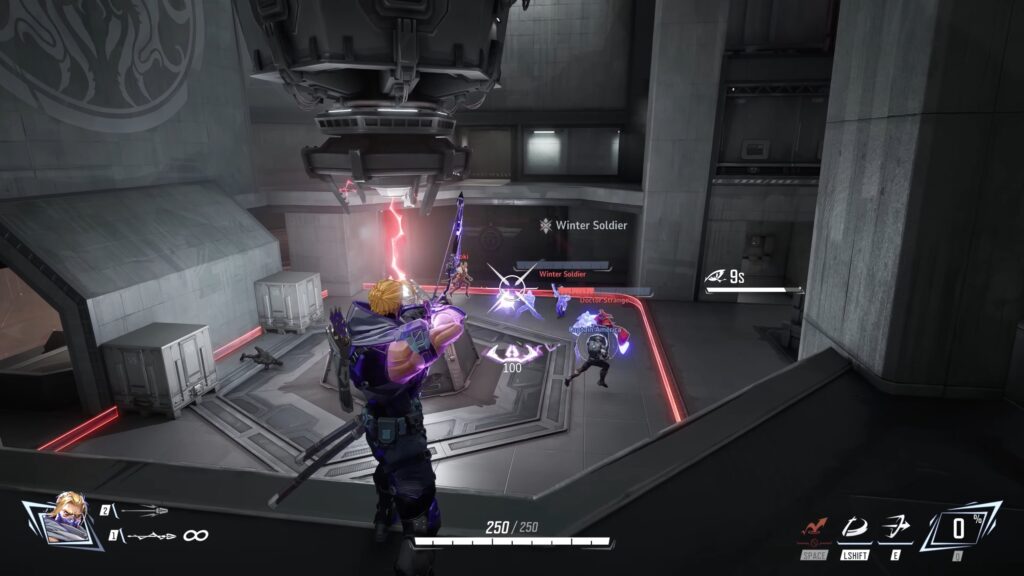Activate the red jump ability icon
Image resolution: width=1024 pixels, height=576 pixels.
pos(814,527)
